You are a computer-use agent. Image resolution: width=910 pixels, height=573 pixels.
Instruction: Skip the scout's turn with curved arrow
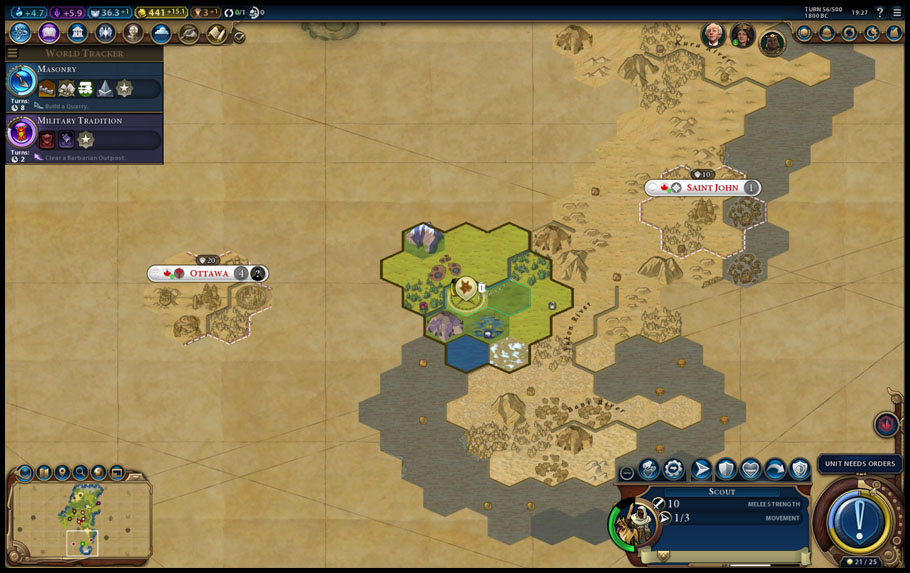click(x=775, y=468)
